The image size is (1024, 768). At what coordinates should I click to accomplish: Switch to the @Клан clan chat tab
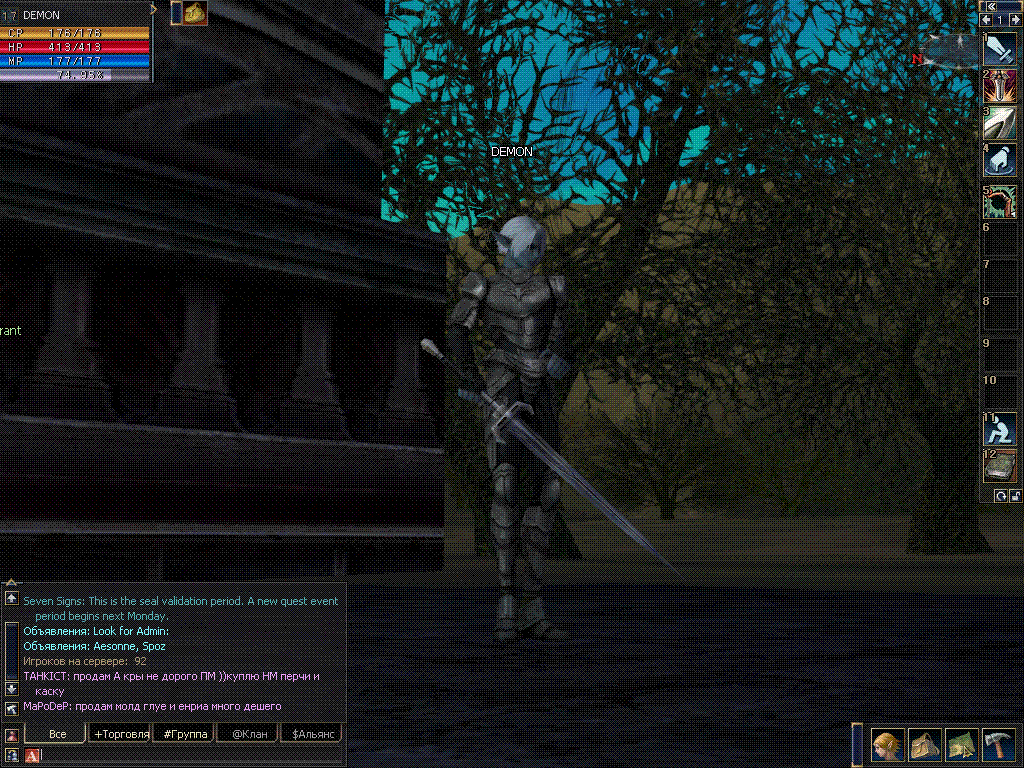248,734
